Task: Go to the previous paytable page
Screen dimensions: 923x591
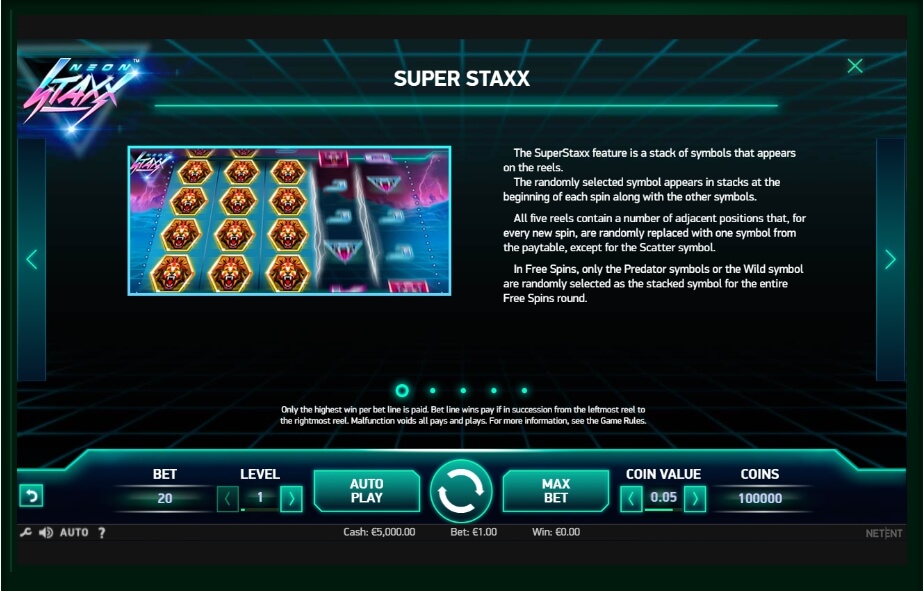Action: (31, 259)
